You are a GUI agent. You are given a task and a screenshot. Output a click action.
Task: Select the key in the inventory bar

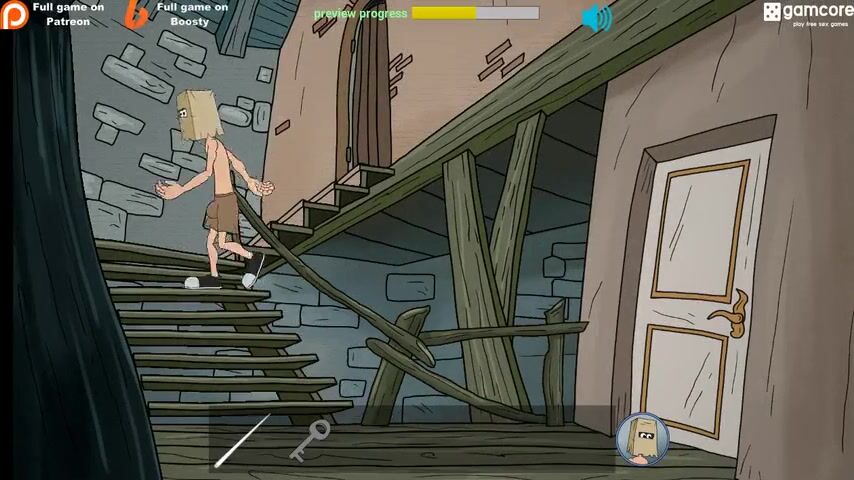pos(310,441)
